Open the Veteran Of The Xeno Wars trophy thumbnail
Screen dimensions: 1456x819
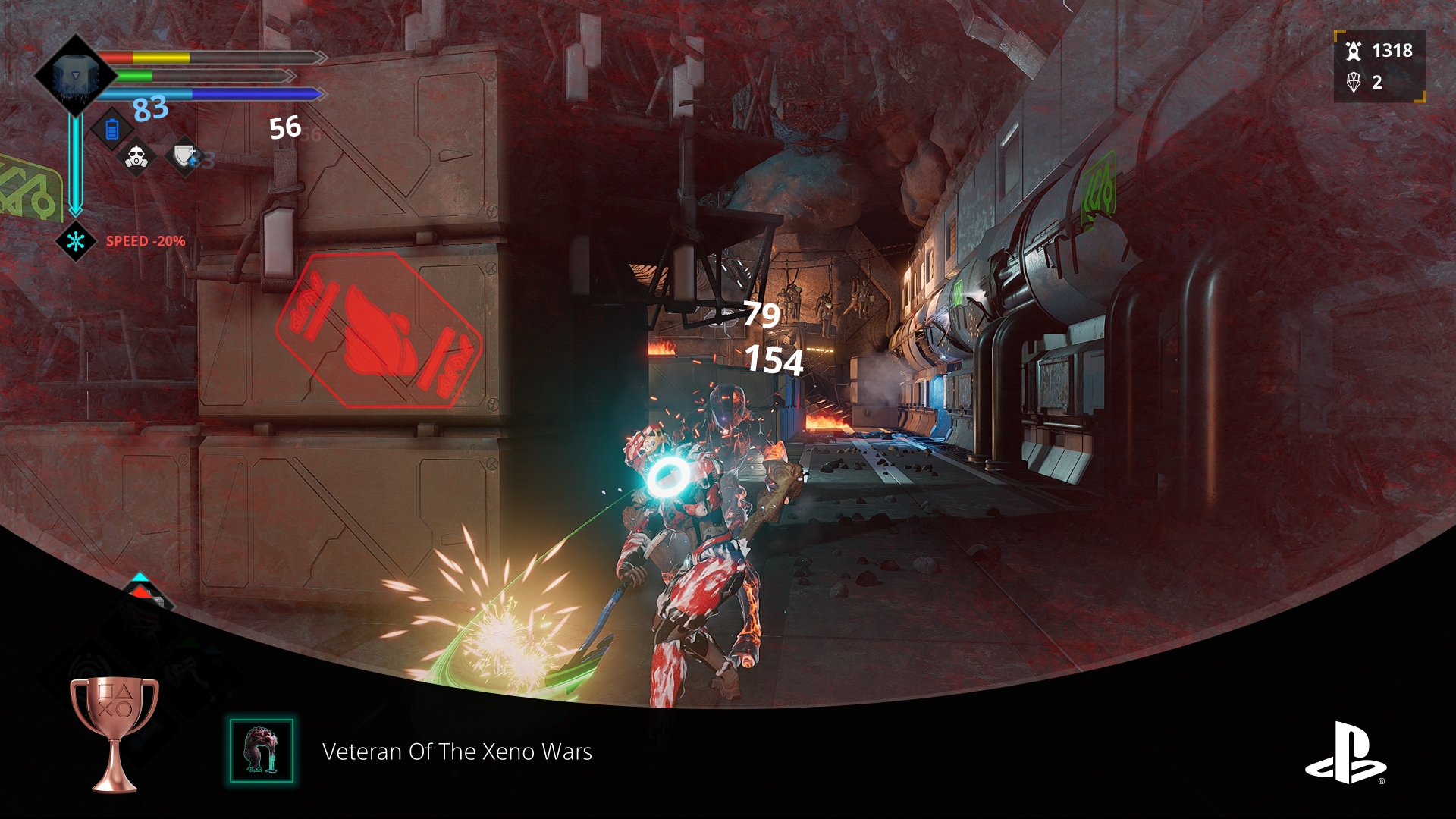click(x=262, y=751)
